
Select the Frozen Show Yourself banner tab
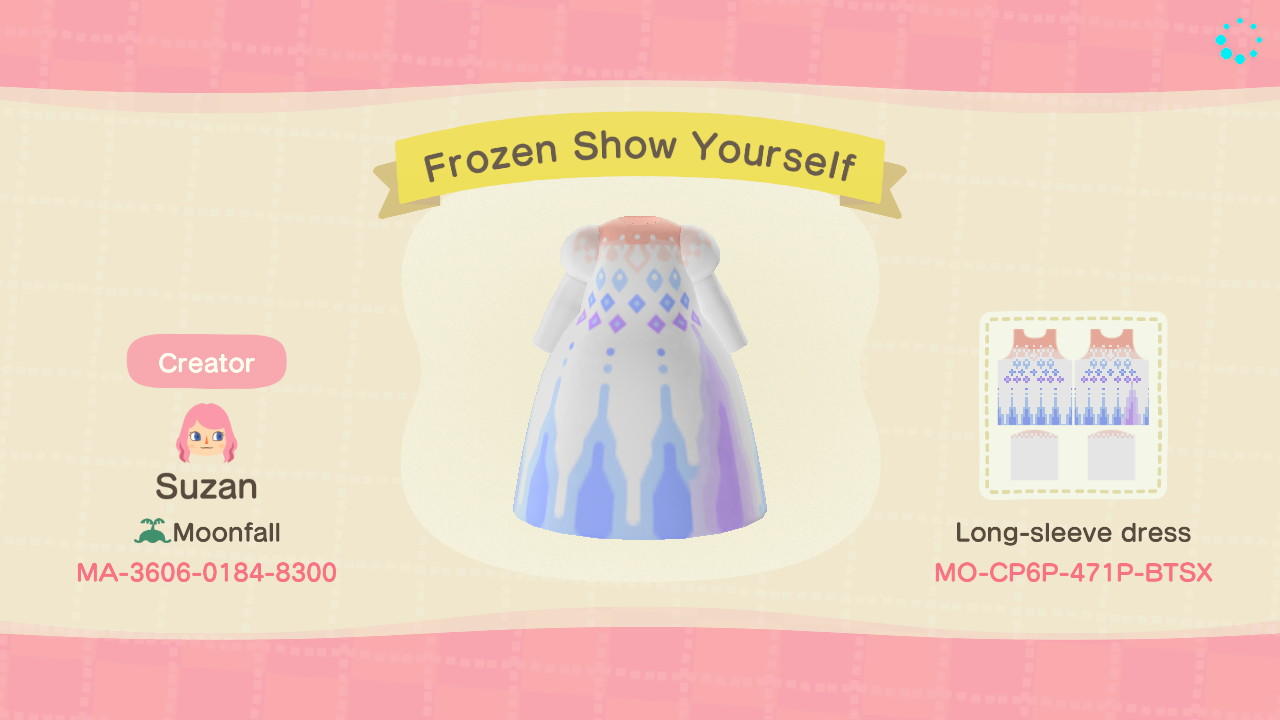[640, 158]
